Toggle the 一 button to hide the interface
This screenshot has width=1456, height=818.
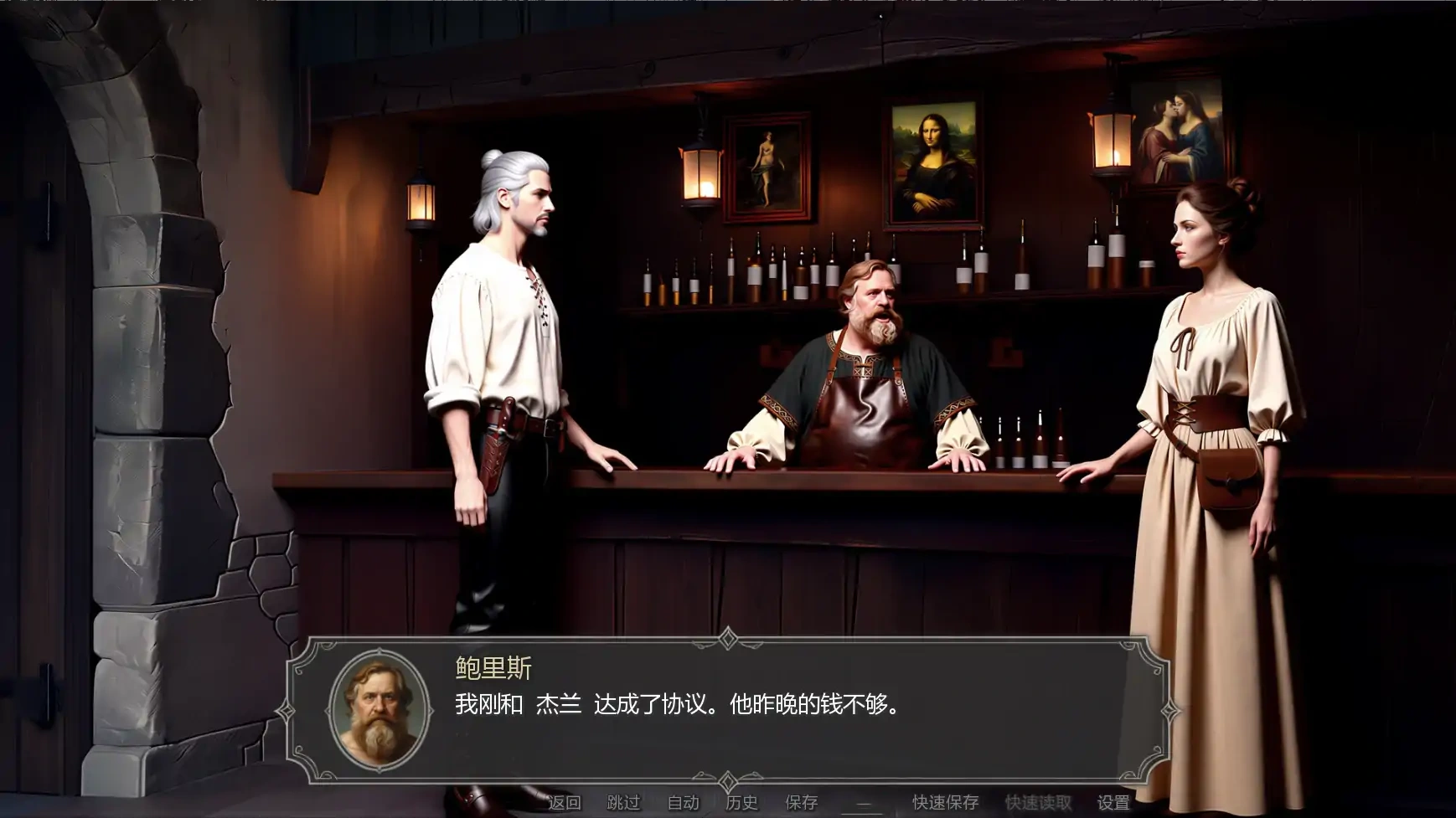[862, 801]
